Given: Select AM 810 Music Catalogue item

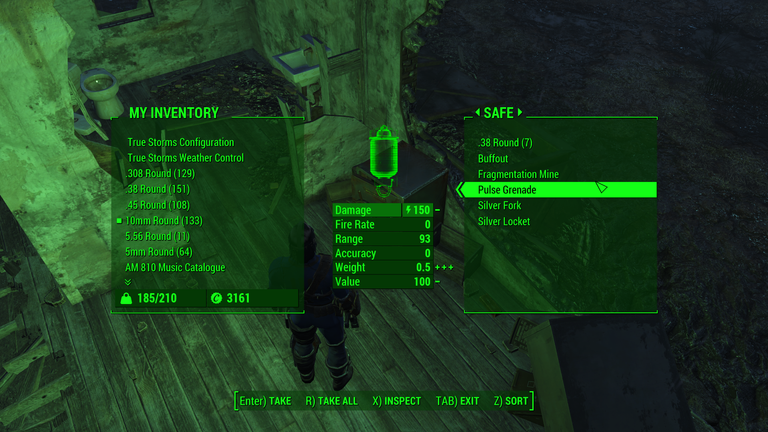Looking at the screenshot, I should click(x=175, y=268).
